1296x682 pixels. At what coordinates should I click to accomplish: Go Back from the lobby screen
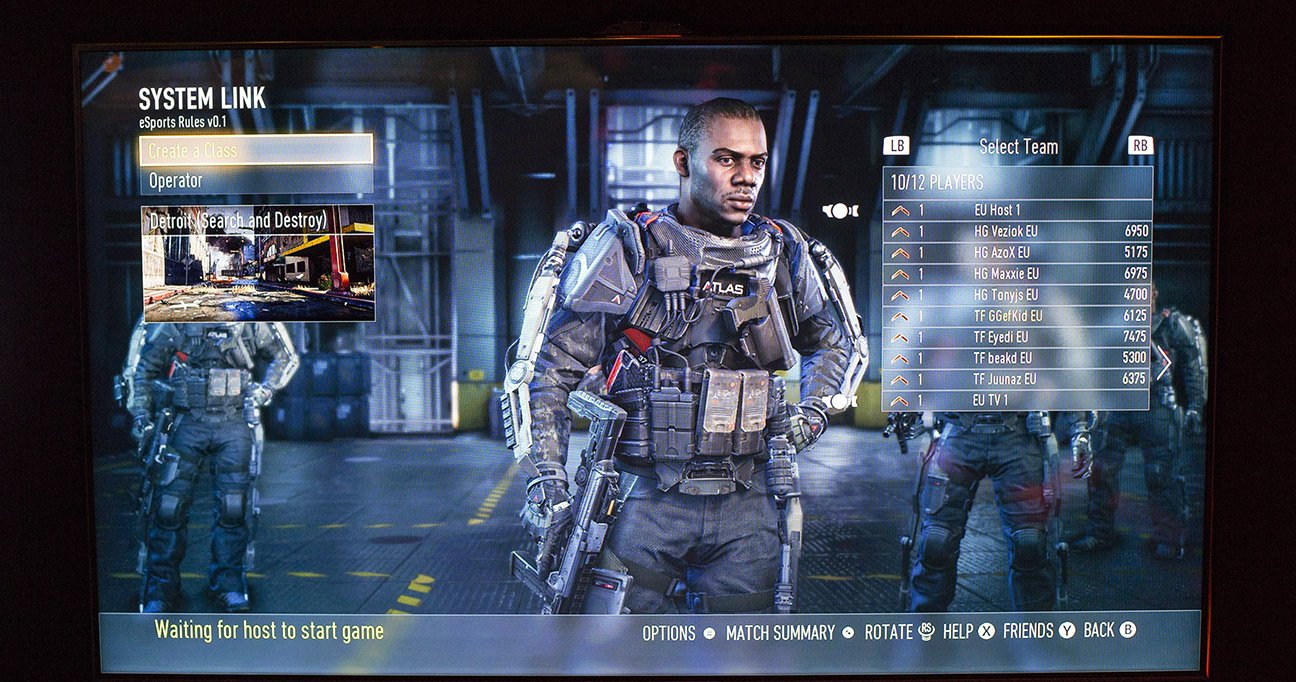tap(1109, 630)
